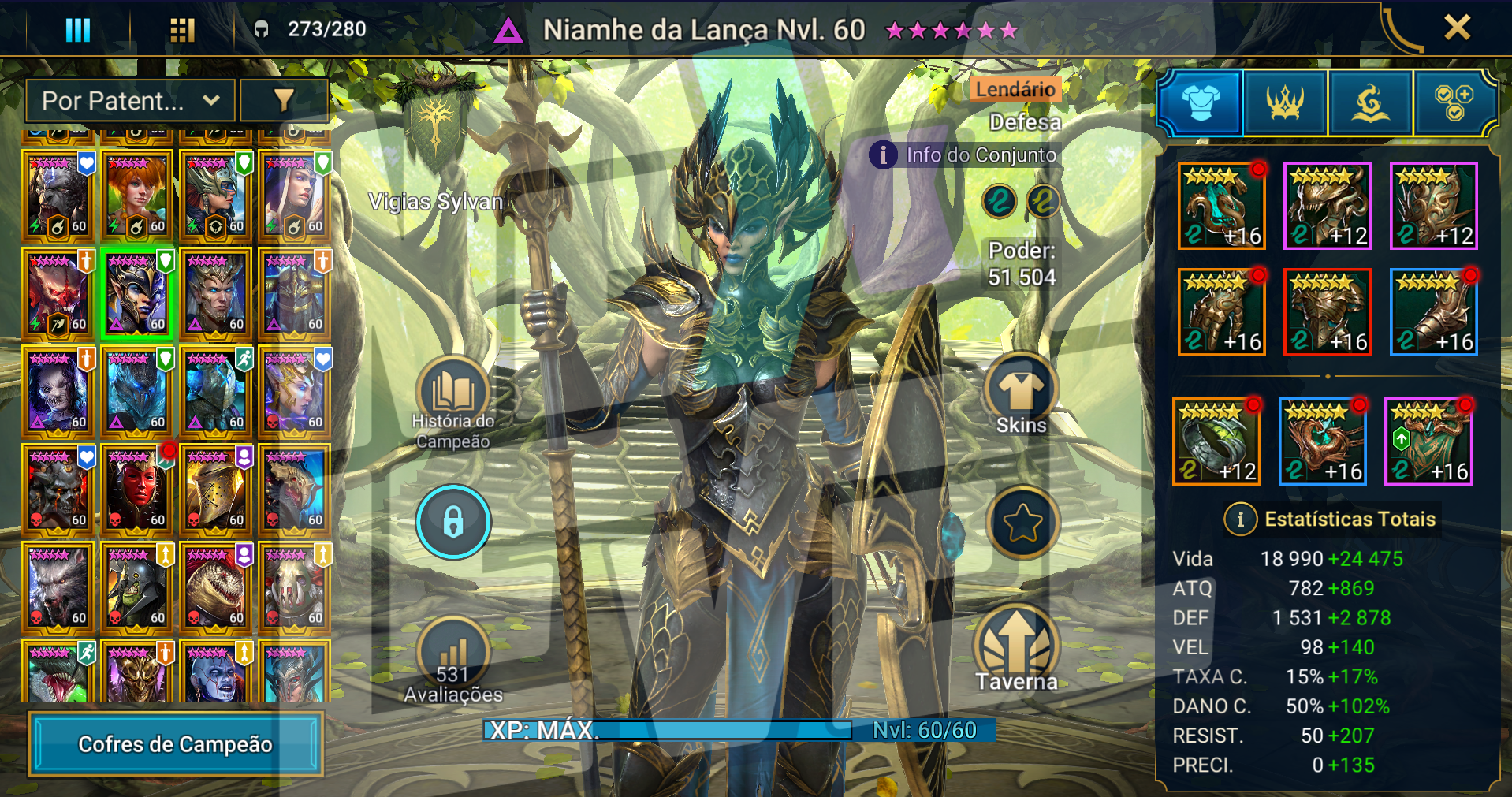Select the red-bordered chestplate slot +16
The width and height of the screenshot is (1512, 797).
(1328, 312)
